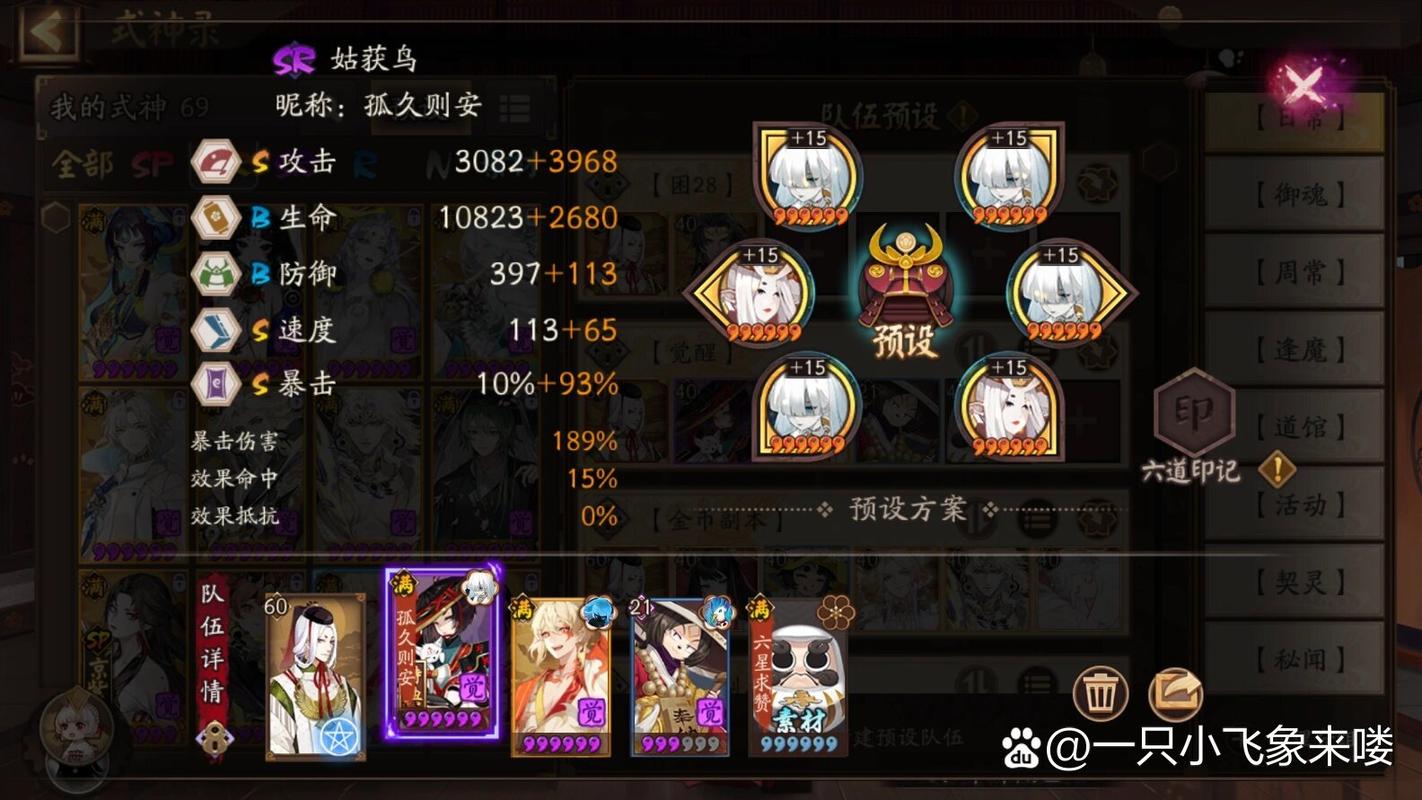Click the orange share arrow button
The height and width of the screenshot is (800, 1422).
[x=1176, y=694]
